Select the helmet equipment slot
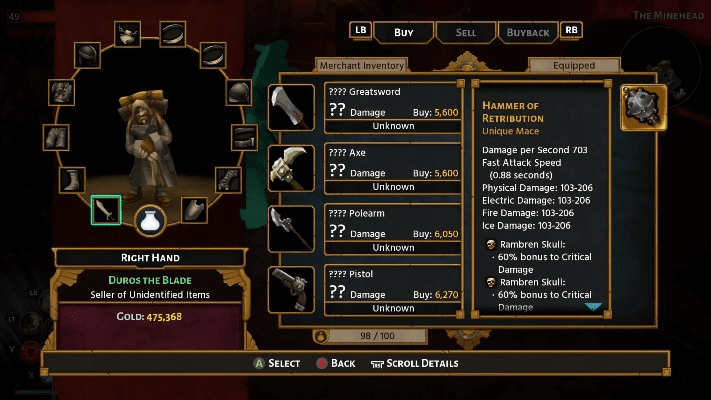The width and height of the screenshot is (711, 400). point(87,54)
